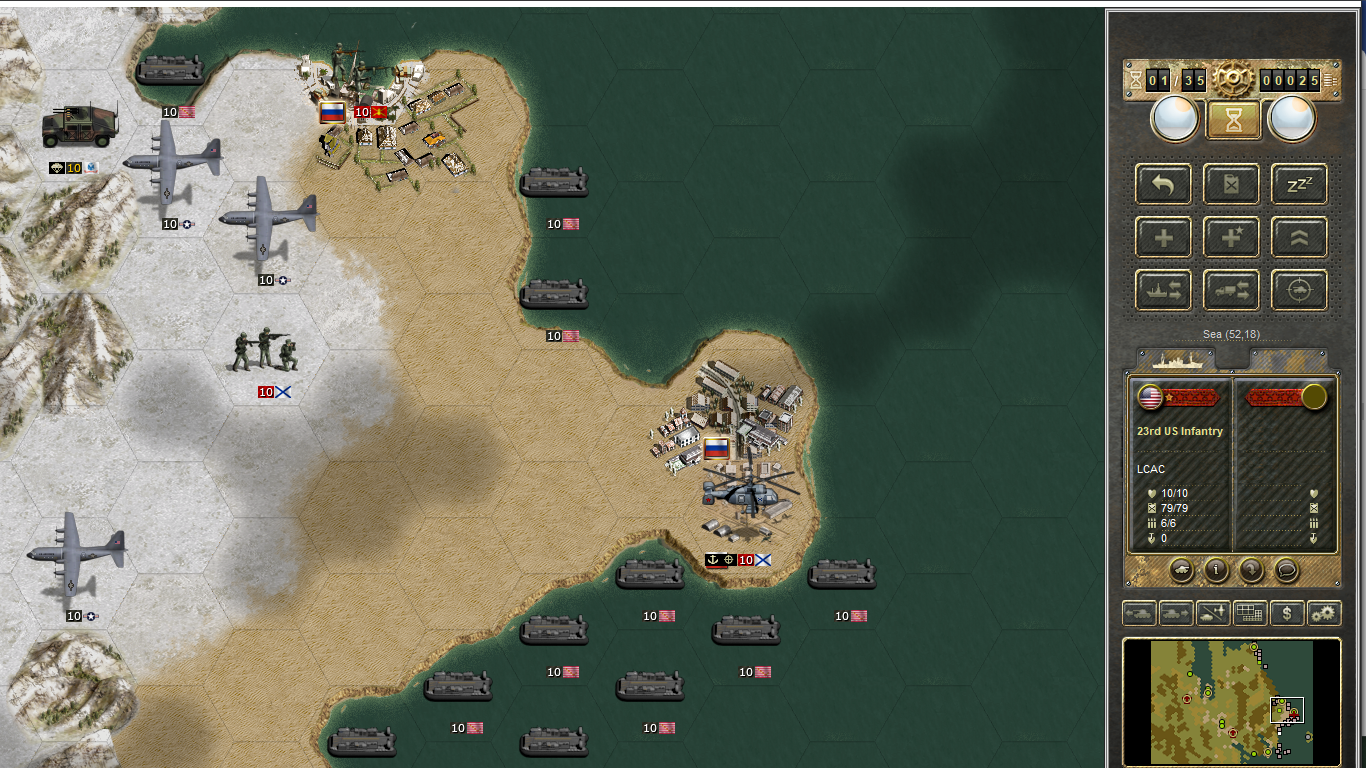Click the ship embark swap button

pyautogui.click(x=1163, y=291)
